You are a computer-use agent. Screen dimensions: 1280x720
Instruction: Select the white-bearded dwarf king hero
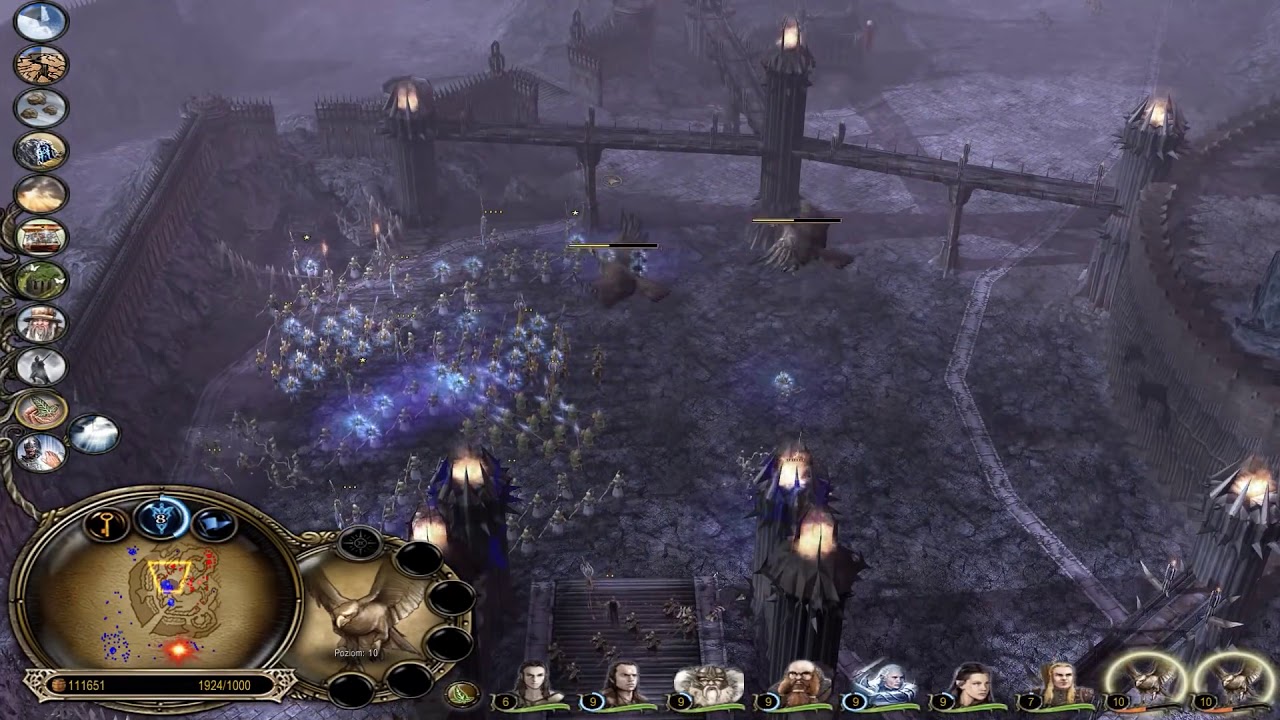(x=705, y=685)
